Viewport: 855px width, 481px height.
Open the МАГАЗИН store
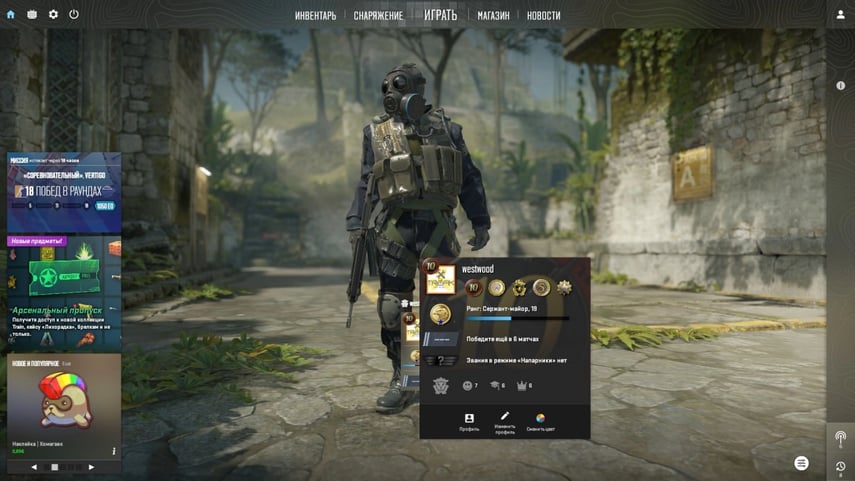493,16
